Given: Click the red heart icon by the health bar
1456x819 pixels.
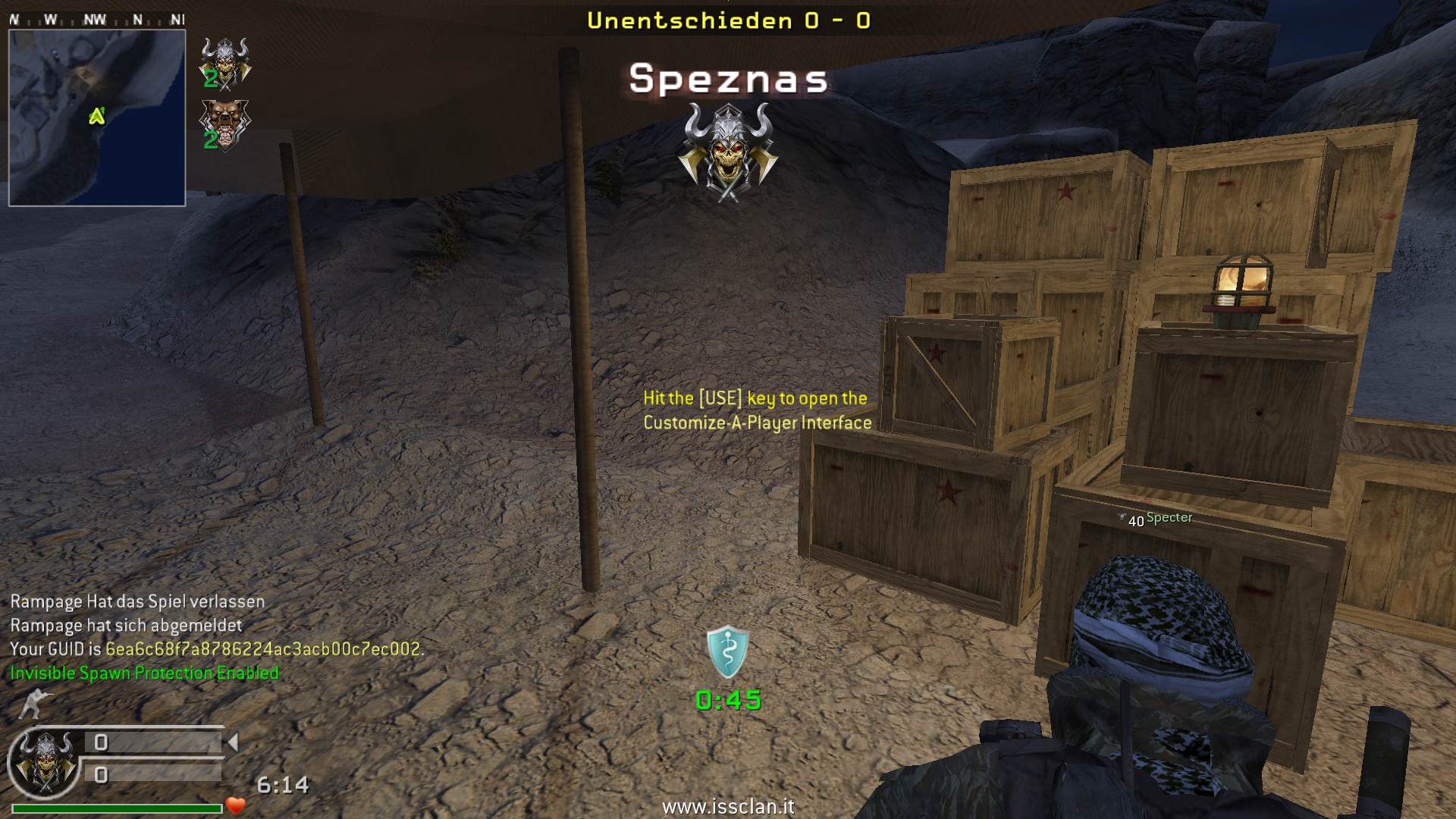Looking at the screenshot, I should [x=236, y=805].
